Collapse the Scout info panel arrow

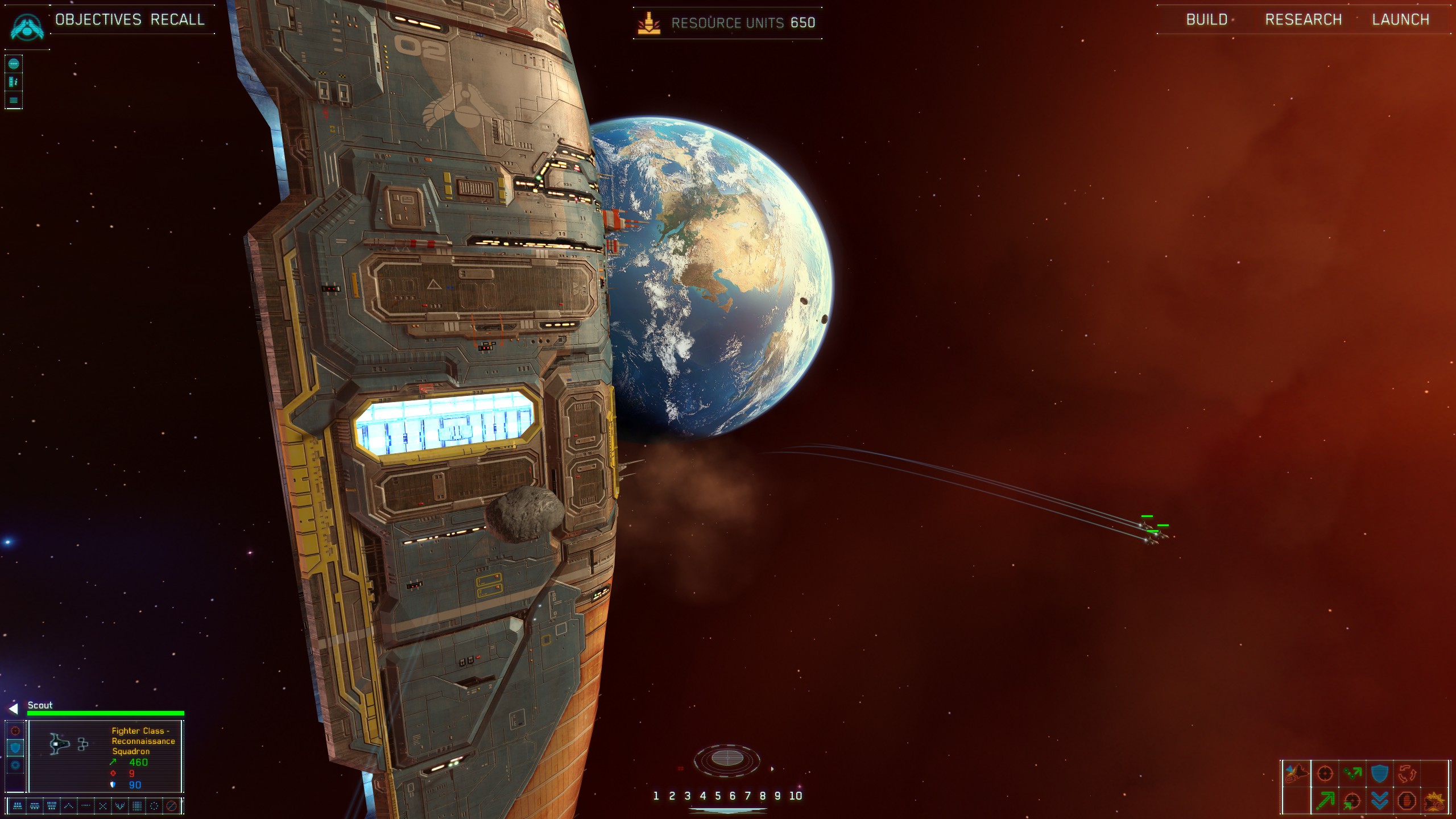(14, 708)
